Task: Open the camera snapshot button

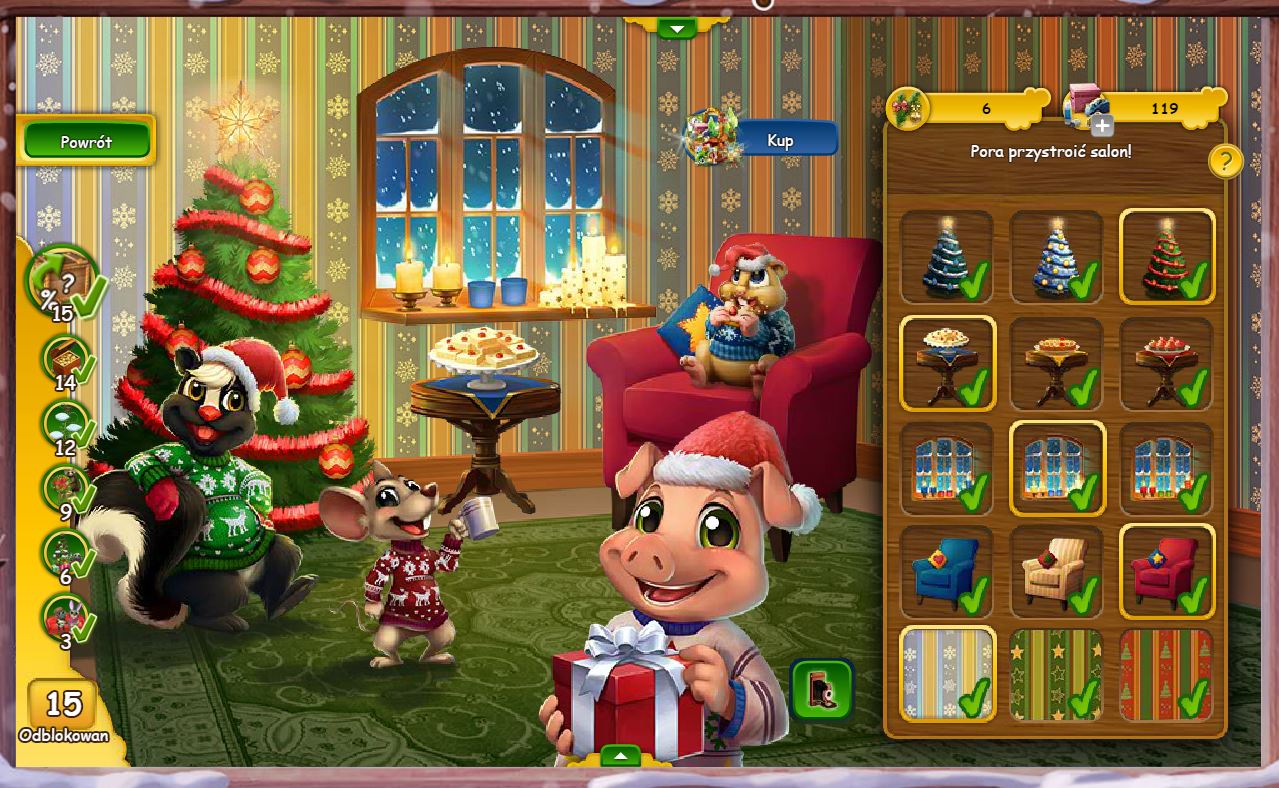Action: (821, 689)
